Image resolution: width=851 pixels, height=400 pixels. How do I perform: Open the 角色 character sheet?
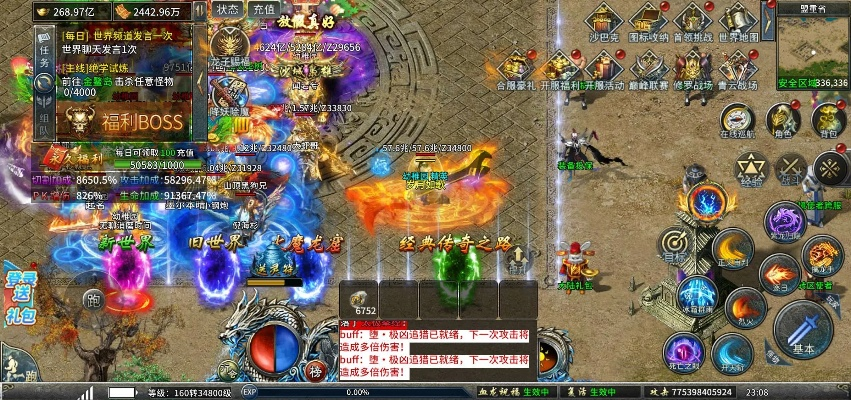tap(782, 120)
